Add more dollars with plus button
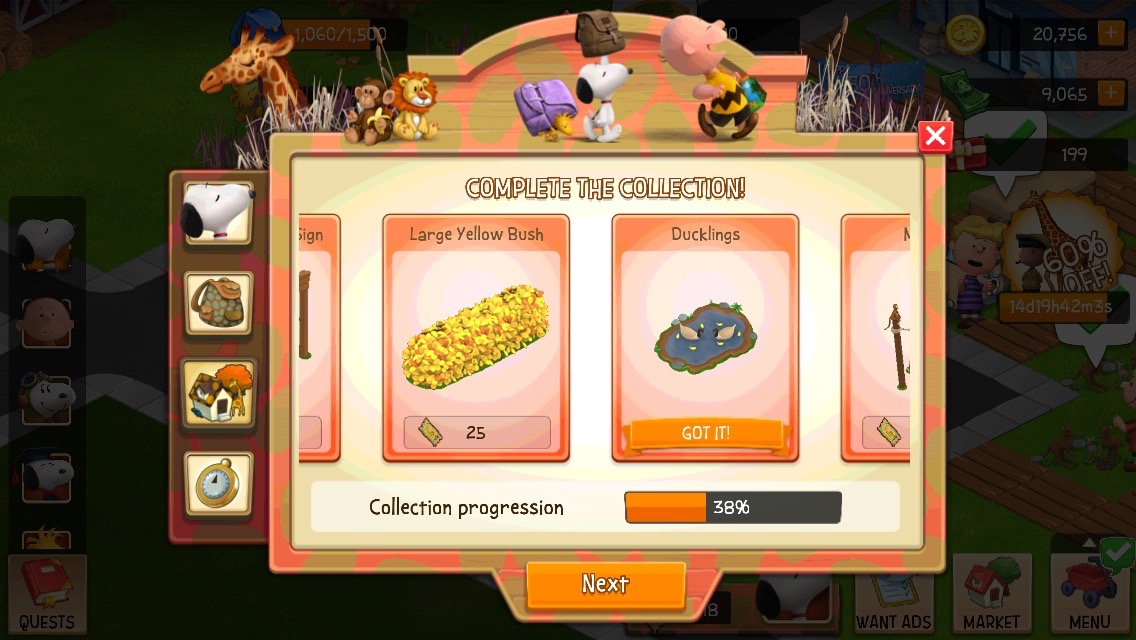This screenshot has width=1136, height=640. coord(1110,94)
